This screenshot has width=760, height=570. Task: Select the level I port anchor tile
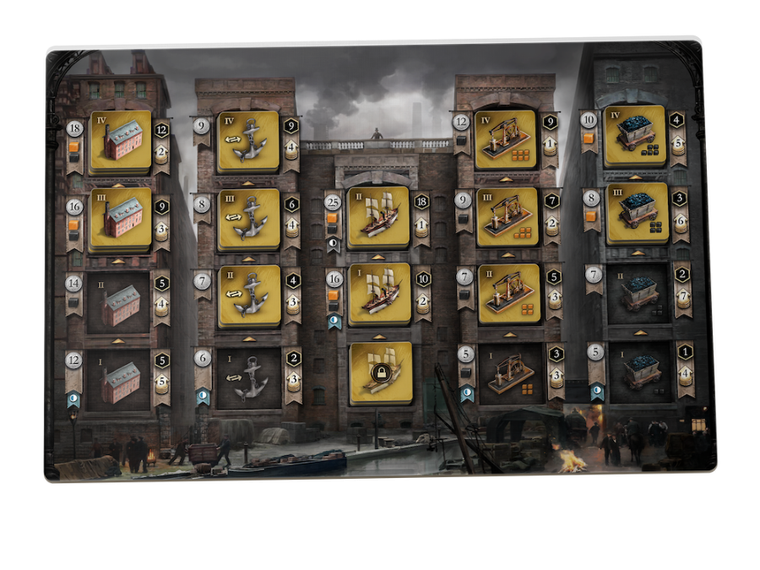(248, 376)
